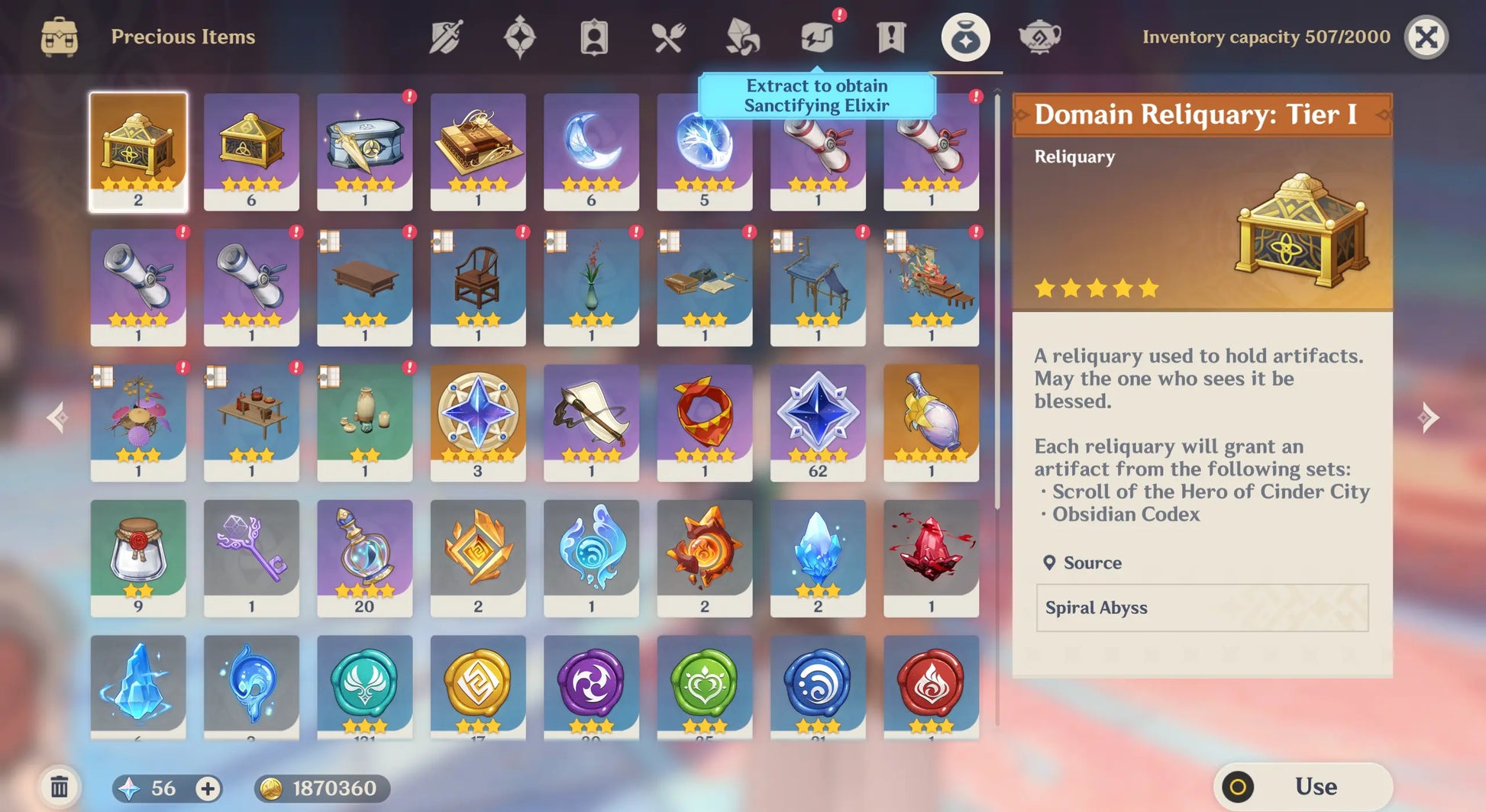Select the purple crystal key item
The width and height of the screenshot is (1486, 812).
[x=251, y=557]
